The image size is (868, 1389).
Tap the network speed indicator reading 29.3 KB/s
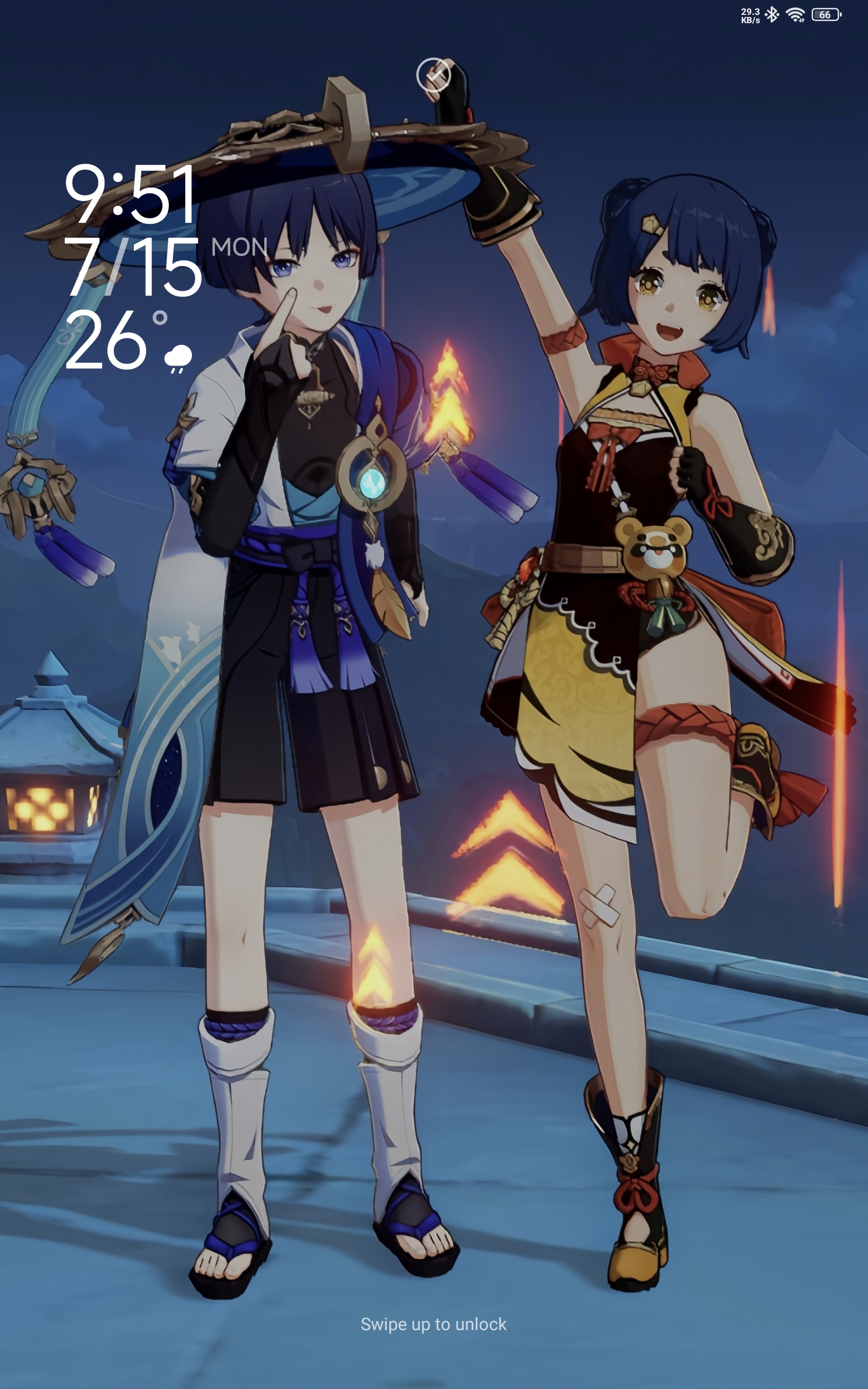(750, 16)
